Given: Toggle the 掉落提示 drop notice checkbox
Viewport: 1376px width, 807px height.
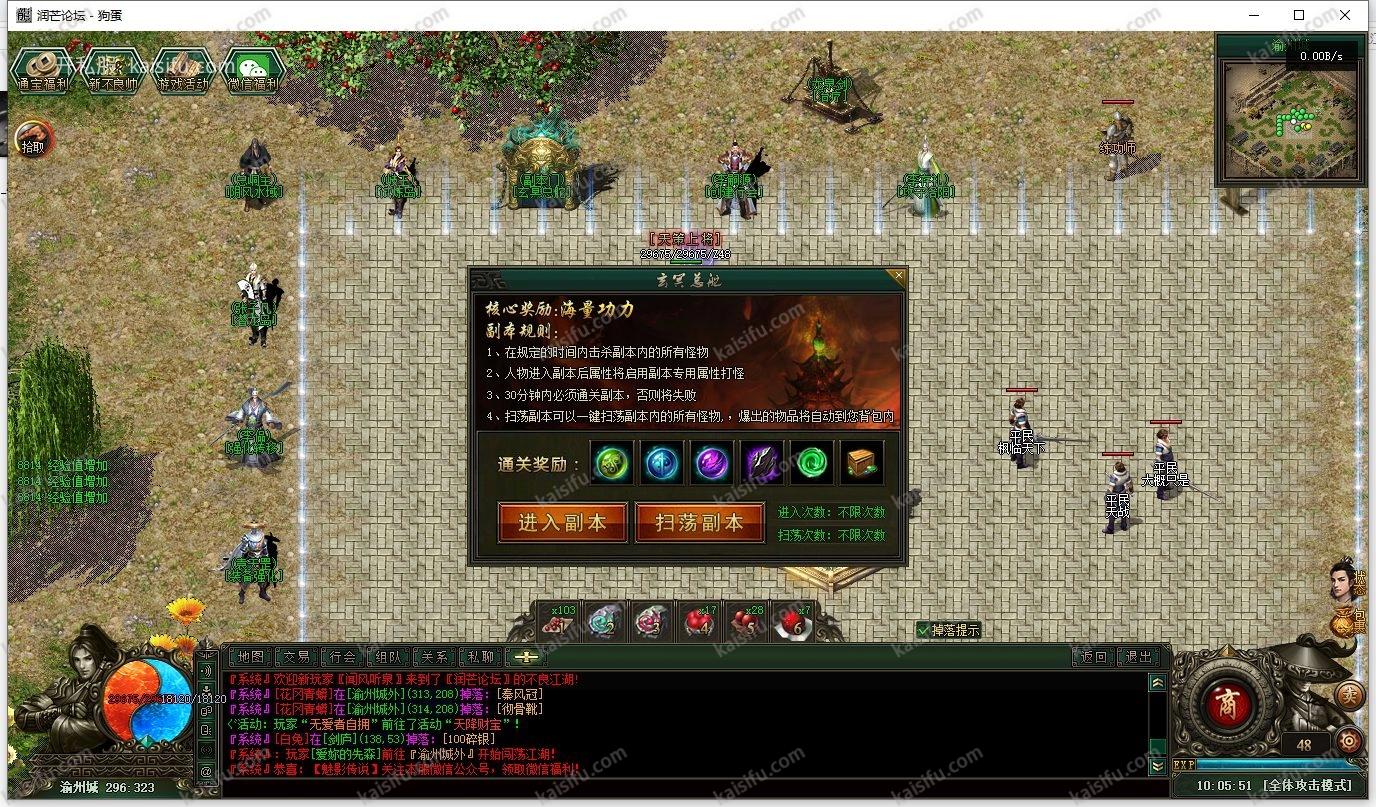Looking at the screenshot, I should (x=924, y=630).
